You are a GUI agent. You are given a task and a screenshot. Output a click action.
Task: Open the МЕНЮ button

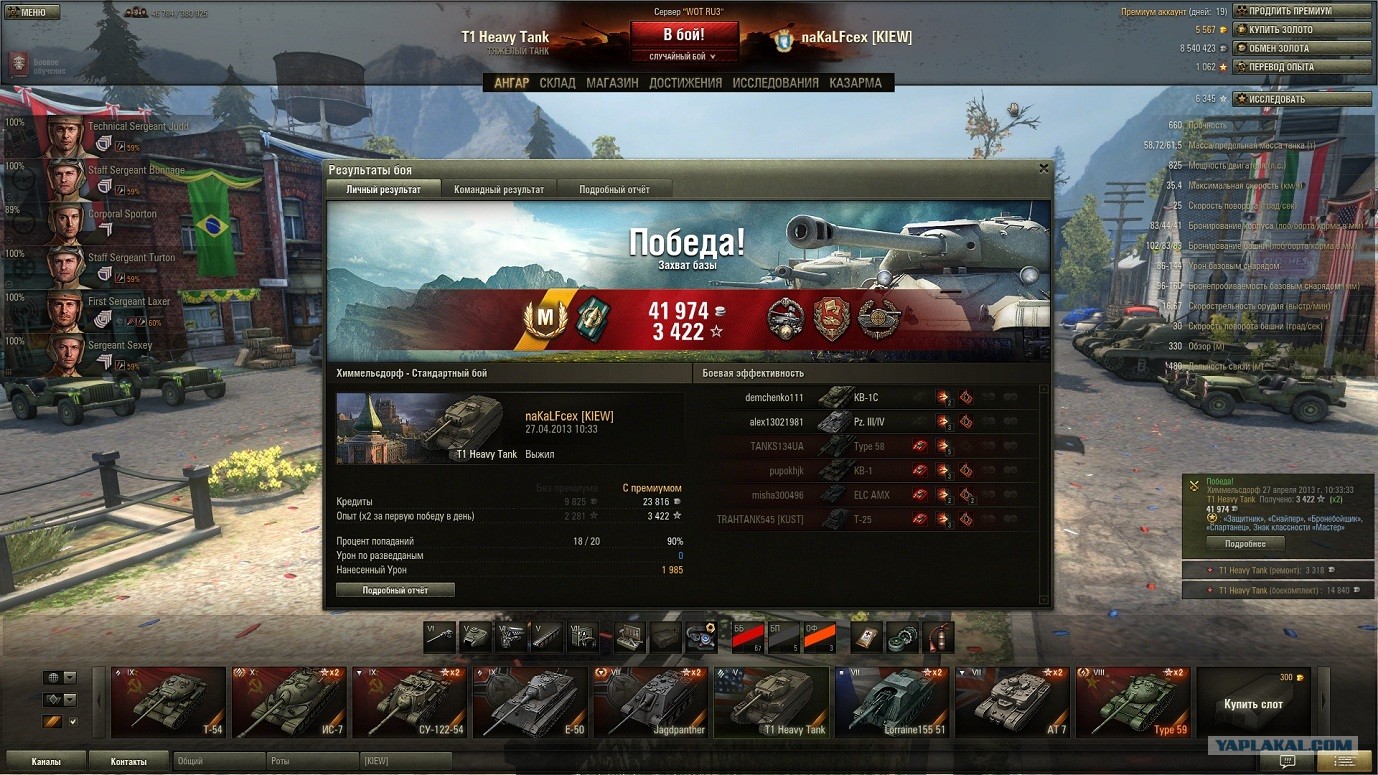[x=32, y=12]
